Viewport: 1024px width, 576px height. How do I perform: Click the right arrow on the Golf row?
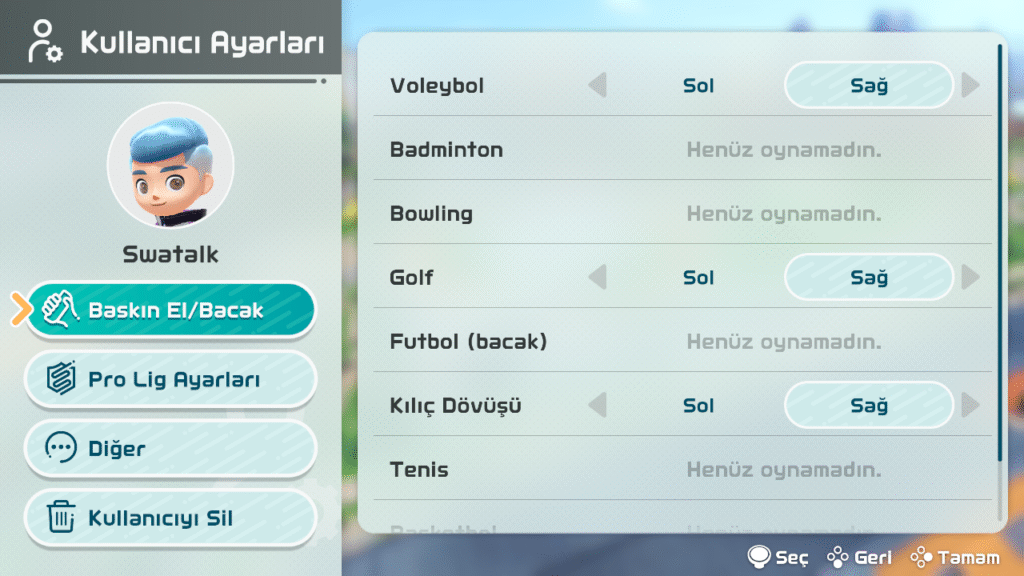[x=970, y=278]
